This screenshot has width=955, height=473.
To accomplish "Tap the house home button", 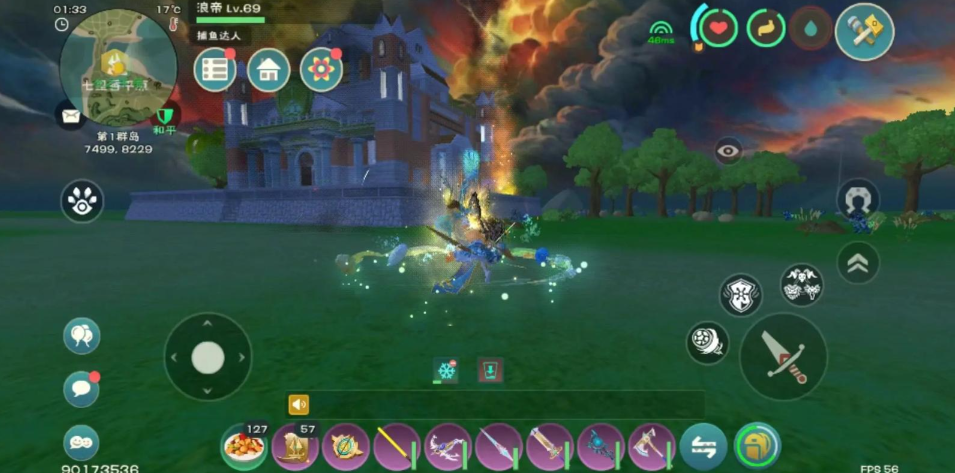I will click(x=268, y=70).
